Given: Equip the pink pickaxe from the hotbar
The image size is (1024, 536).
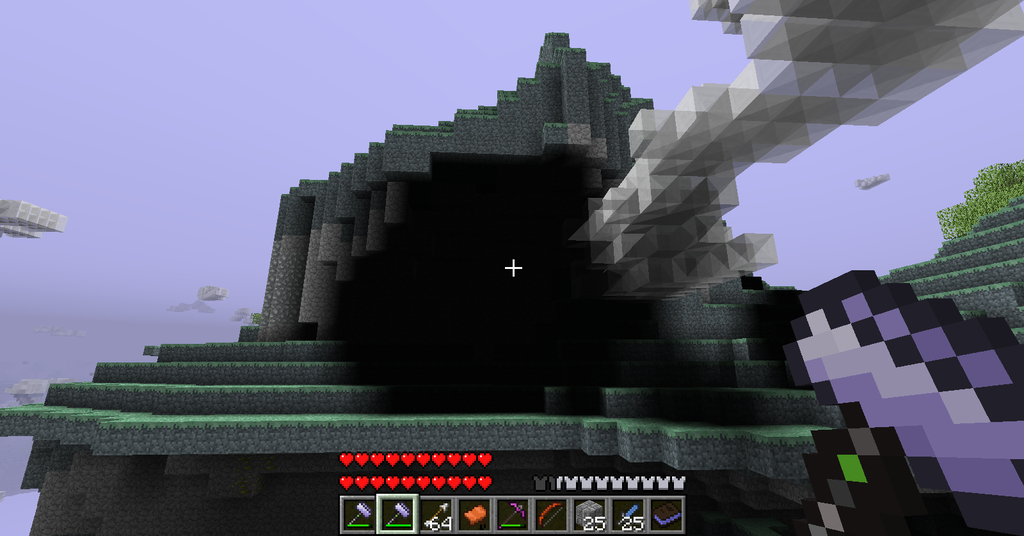Looking at the screenshot, I should (x=512, y=514).
